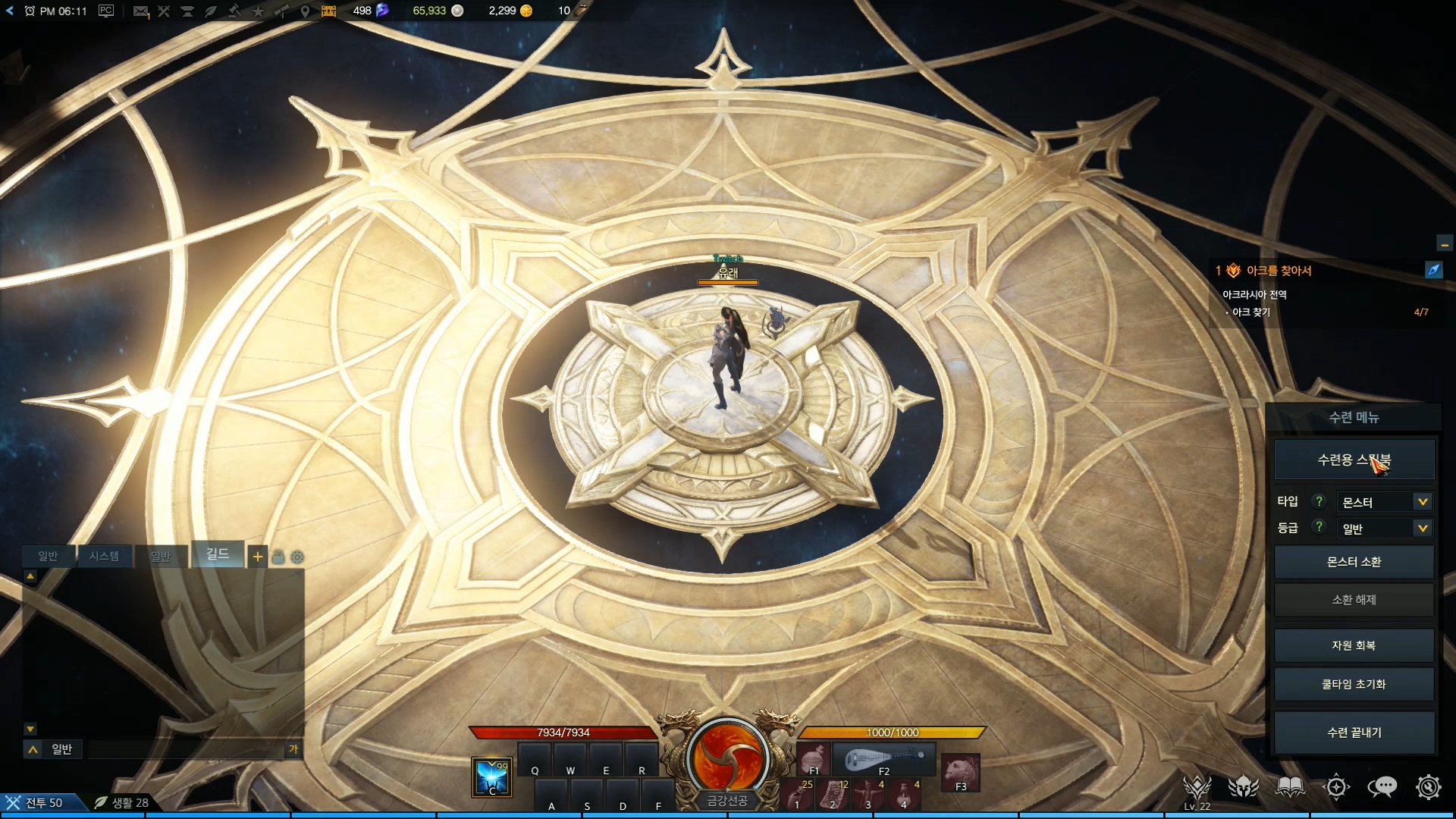This screenshot has height=819, width=1456.
Task: Open the mail envelope icon
Action: click(x=140, y=11)
